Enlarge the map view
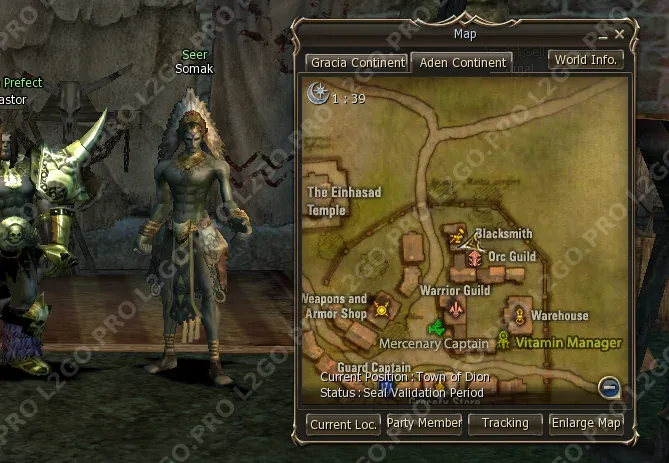The width and height of the screenshot is (669, 463). [x=586, y=424]
